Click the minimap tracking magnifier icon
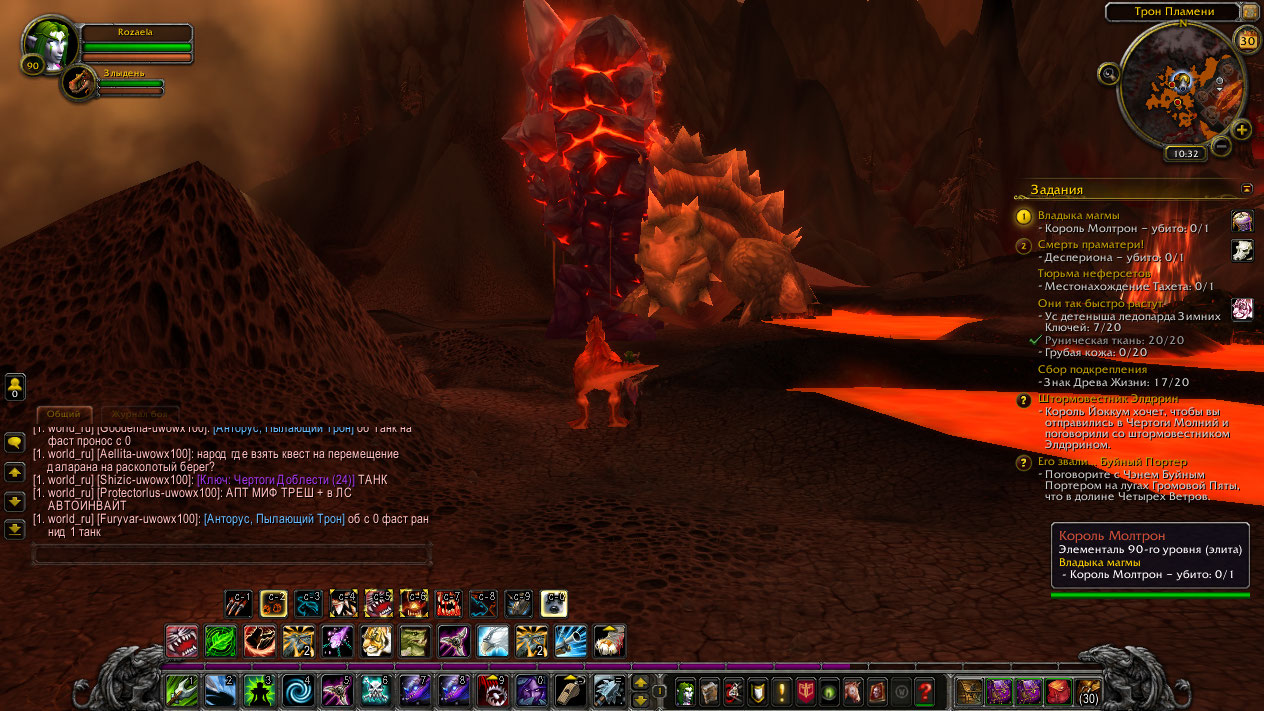This screenshot has height=711, width=1264. tap(1108, 73)
